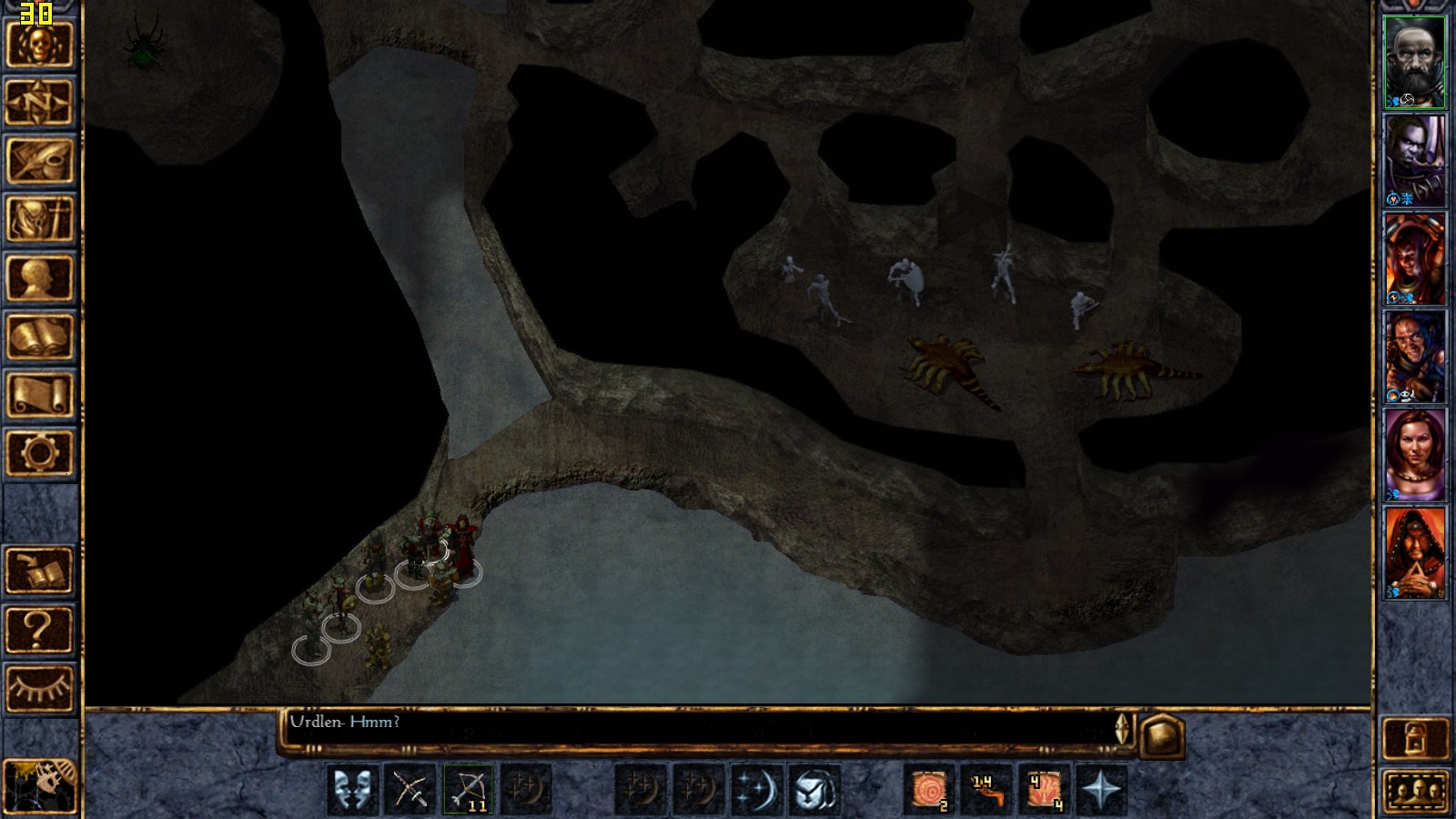
Task: Quick save with the book button
Action: 39,571
